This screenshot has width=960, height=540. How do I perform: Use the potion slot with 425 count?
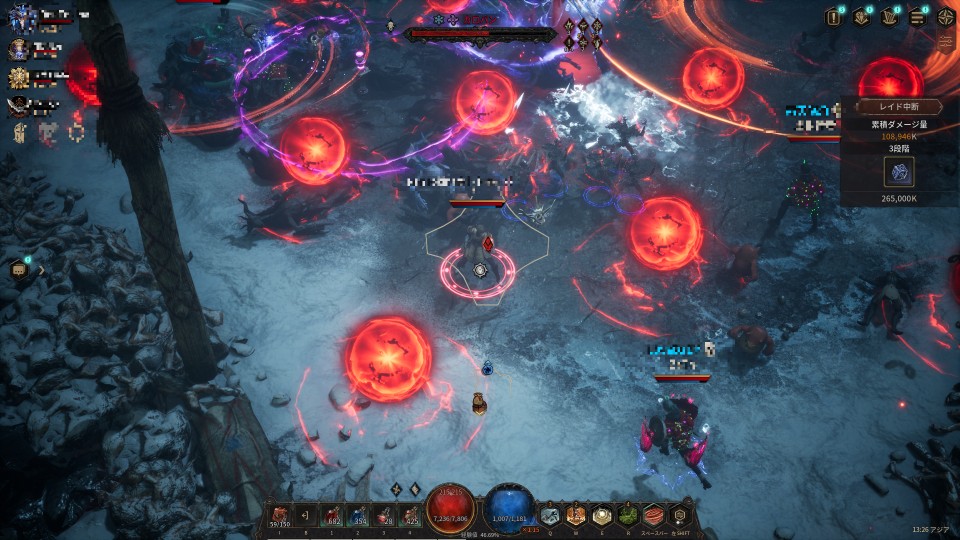coord(410,515)
